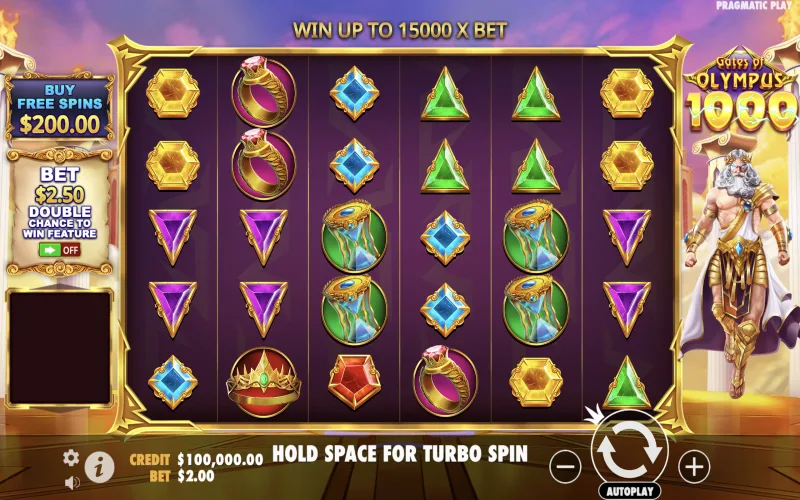Show the game information page
The image size is (800, 500).
[x=97, y=465]
